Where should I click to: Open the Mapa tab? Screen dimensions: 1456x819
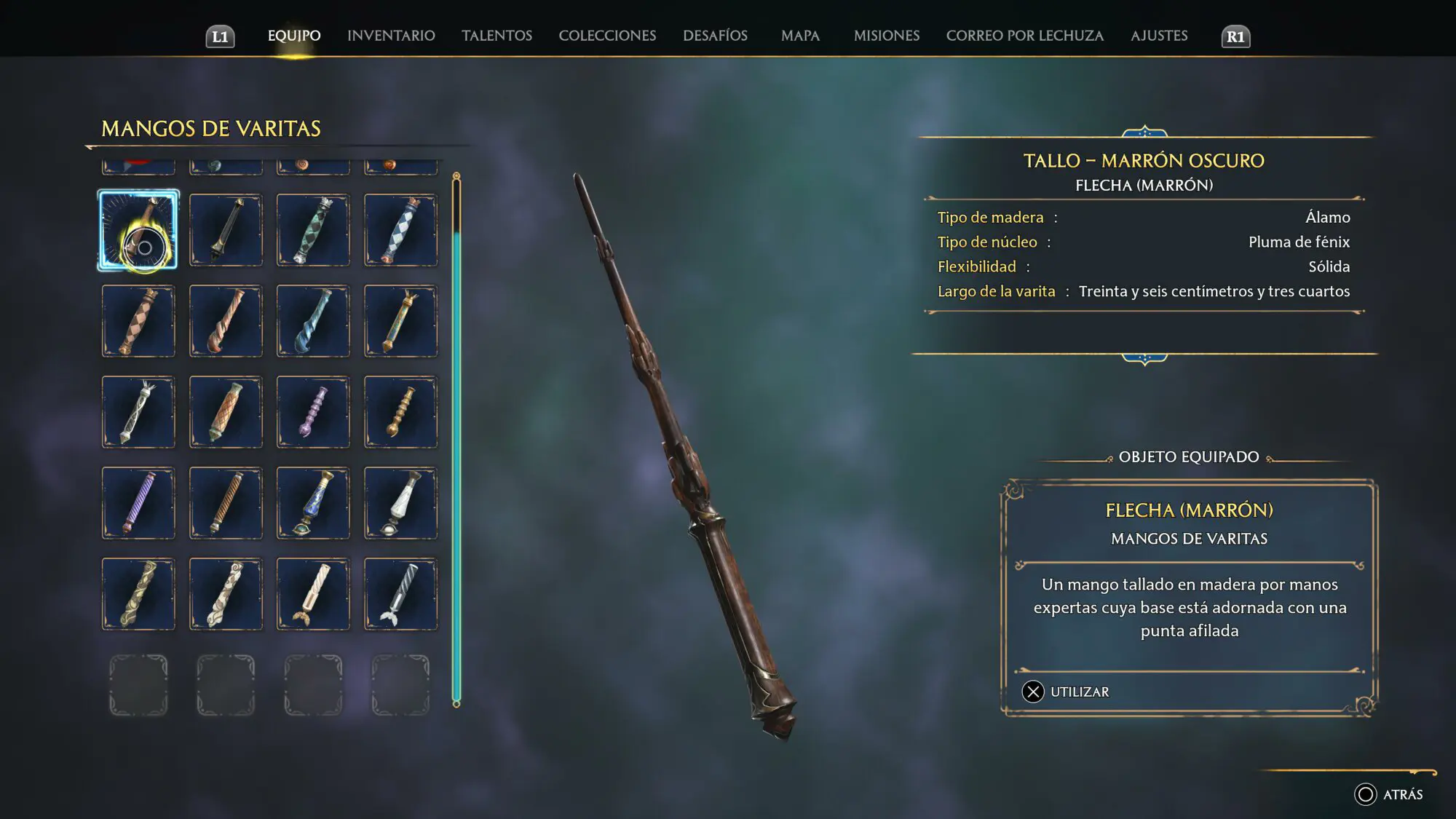(x=800, y=36)
